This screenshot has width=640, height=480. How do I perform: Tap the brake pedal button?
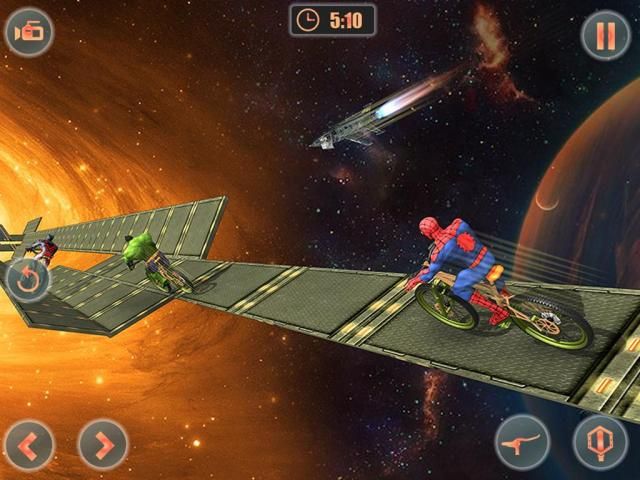(x=522, y=442)
